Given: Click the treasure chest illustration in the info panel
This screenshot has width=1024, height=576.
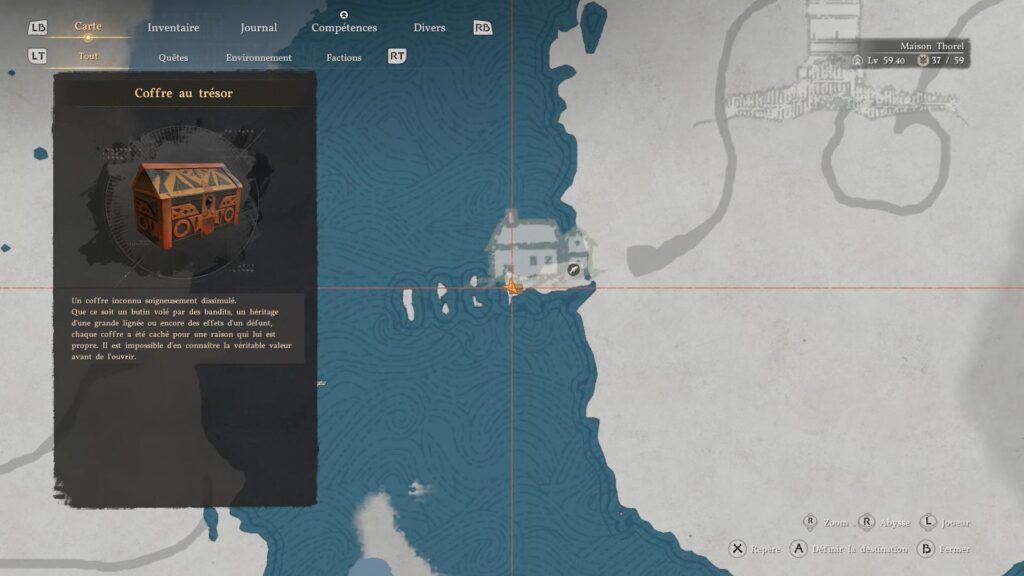Looking at the screenshot, I should click(187, 206).
